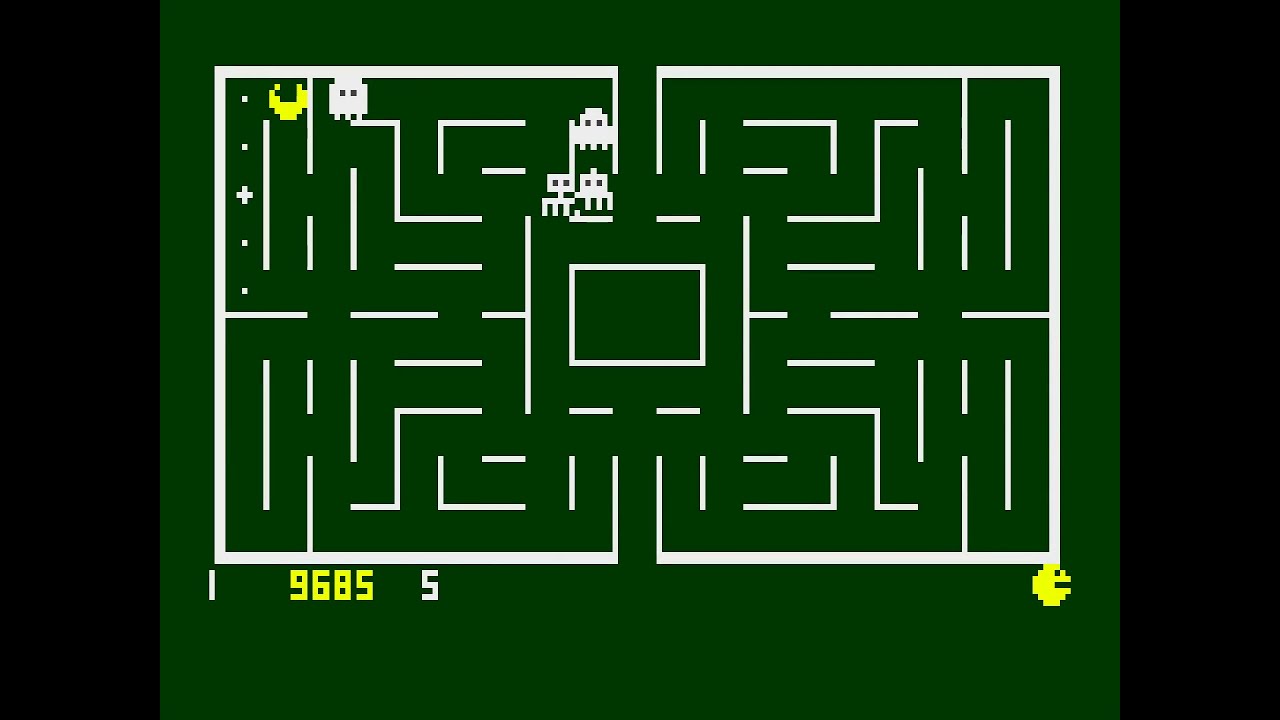1280x720 pixels.
Task: Click the lowest dot in the pellet column
Action: coord(243,292)
